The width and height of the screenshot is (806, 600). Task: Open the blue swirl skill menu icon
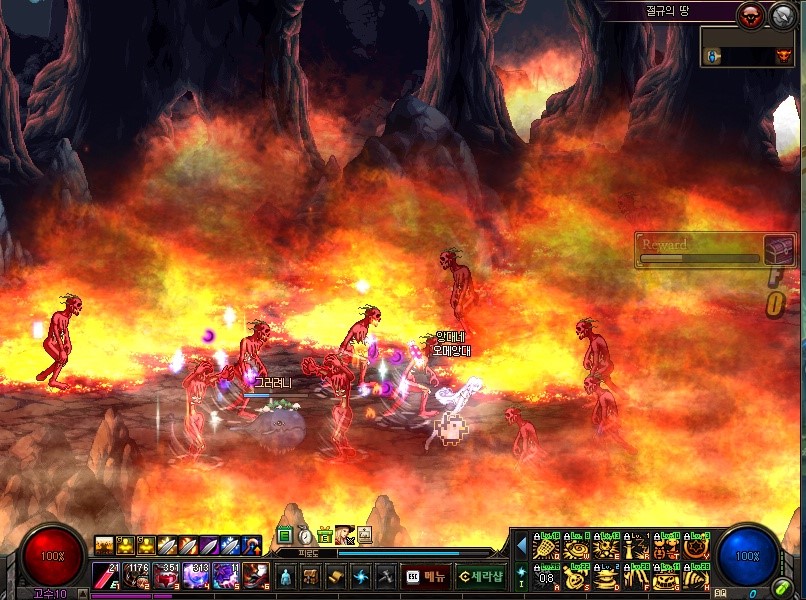(360, 576)
